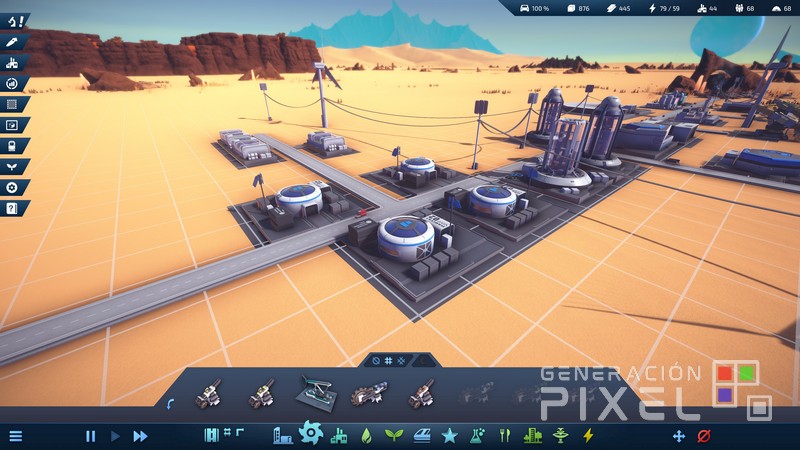Select the lightning bolt energy category
800x450 pixels.
point(588,436)
